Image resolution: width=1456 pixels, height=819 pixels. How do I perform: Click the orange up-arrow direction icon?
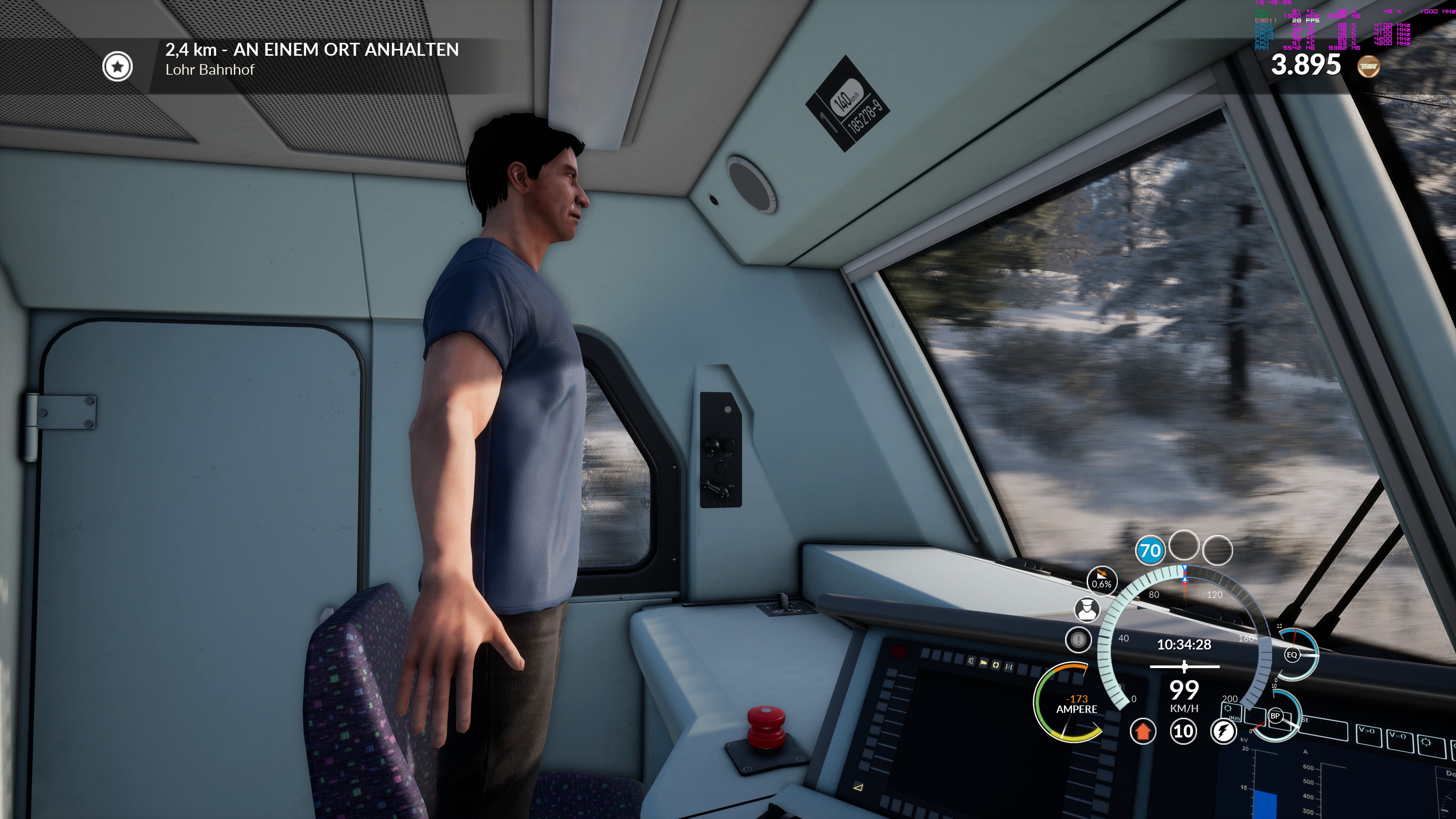[x=1142, y=731]
